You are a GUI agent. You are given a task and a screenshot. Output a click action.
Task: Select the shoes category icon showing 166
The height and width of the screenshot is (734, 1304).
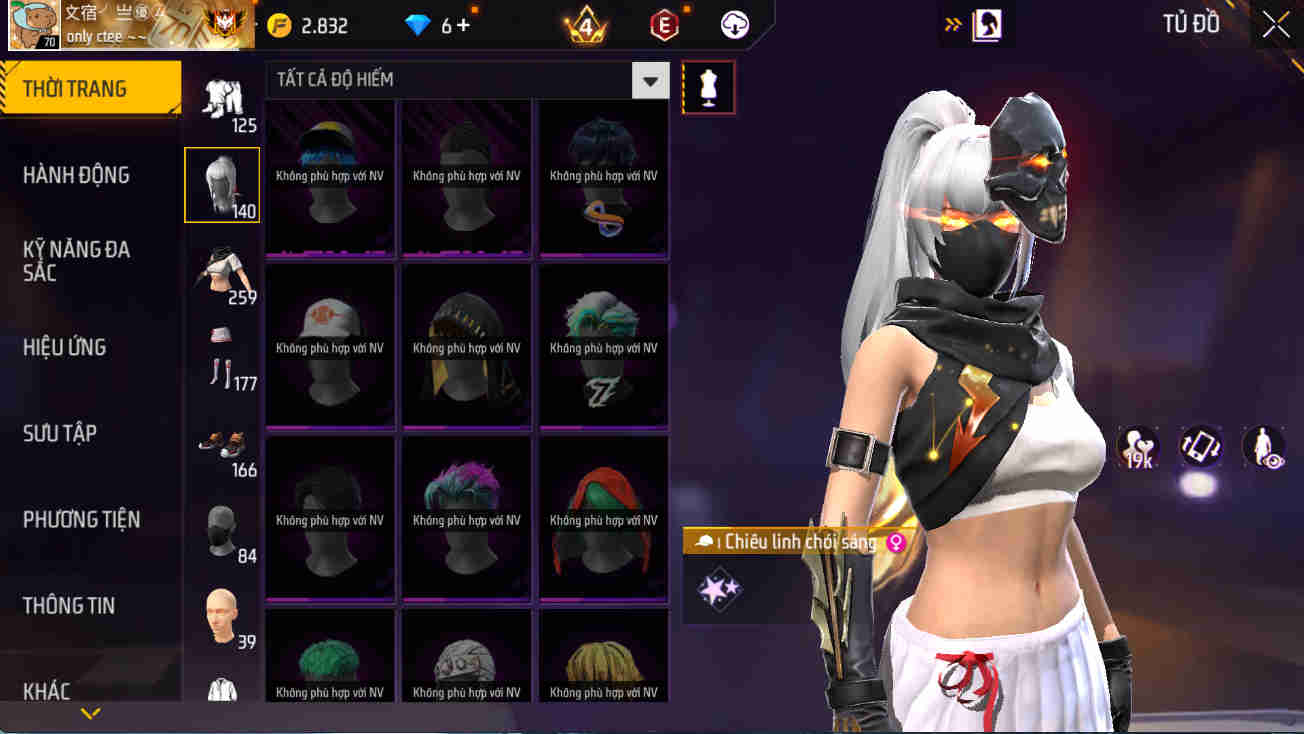pos(222,444)
